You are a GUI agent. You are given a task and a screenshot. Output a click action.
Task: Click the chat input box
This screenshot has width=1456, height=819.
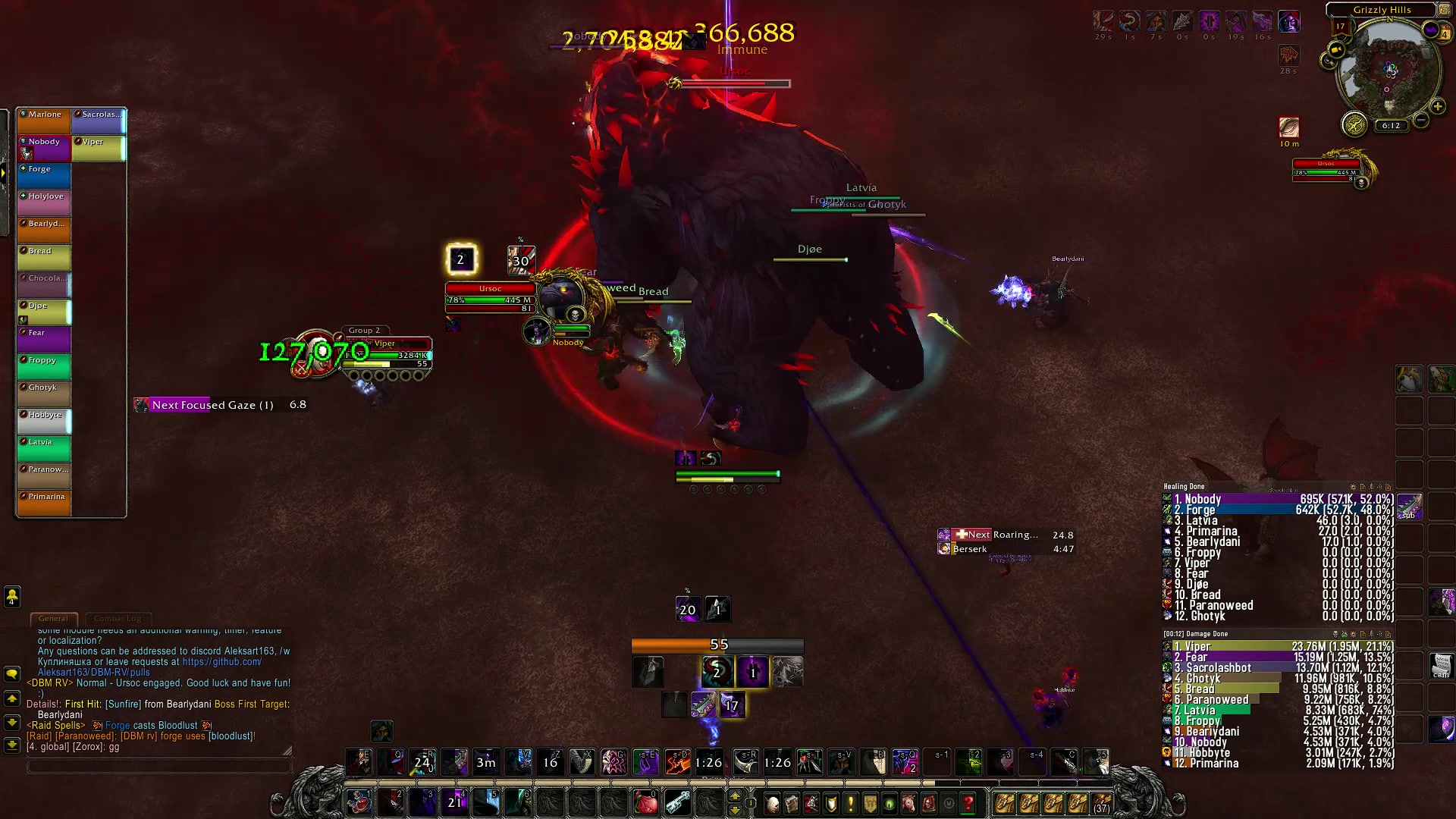pos(159,766)
